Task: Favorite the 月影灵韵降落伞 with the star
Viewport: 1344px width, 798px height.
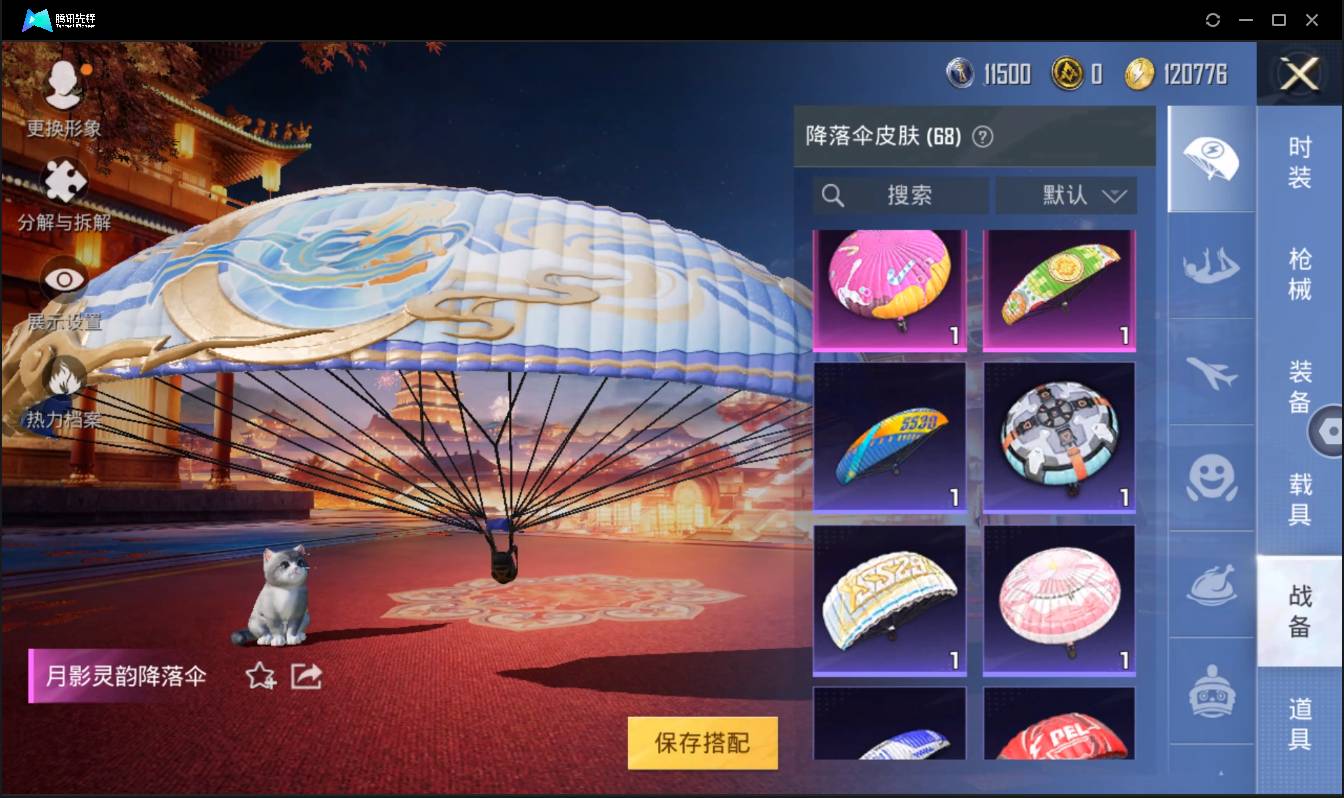Action: pyautogui.click(x=259, y=677)
